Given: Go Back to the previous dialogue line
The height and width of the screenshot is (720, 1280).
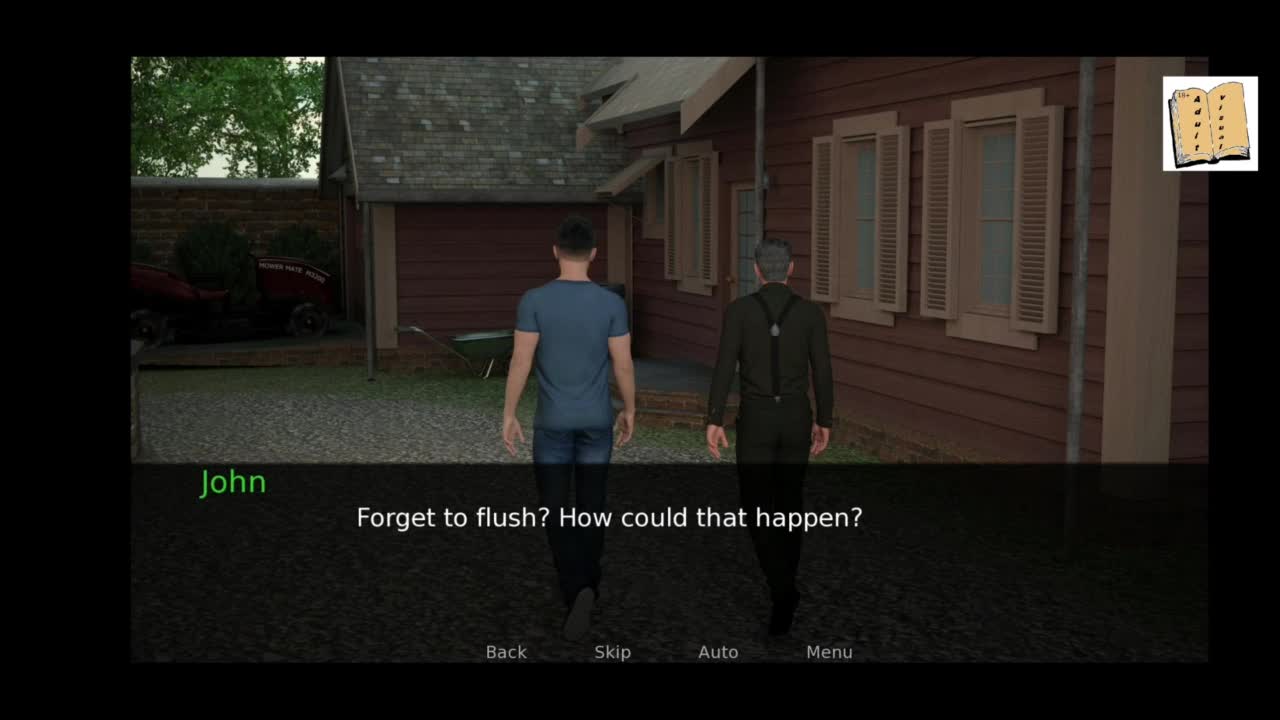Looking at the screenshot, I should [506, 652].
